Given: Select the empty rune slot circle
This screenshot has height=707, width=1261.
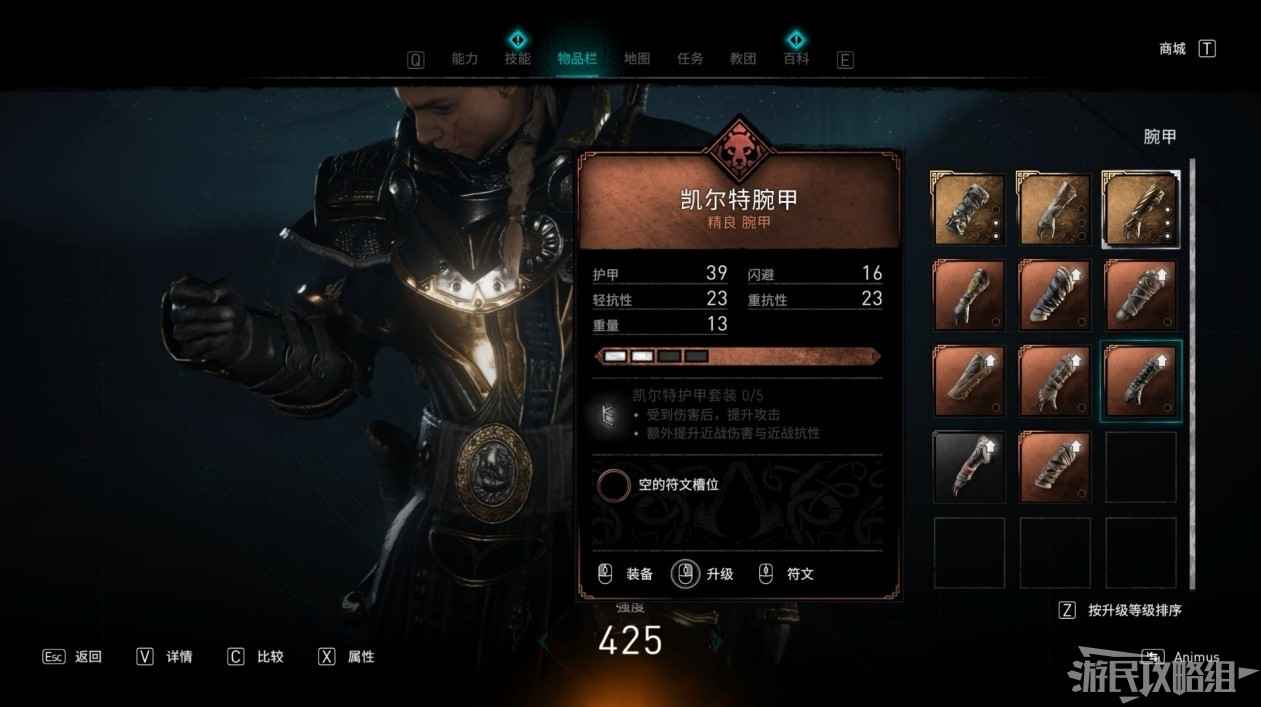Looking at the screenshot, I should tap(613, 485).
